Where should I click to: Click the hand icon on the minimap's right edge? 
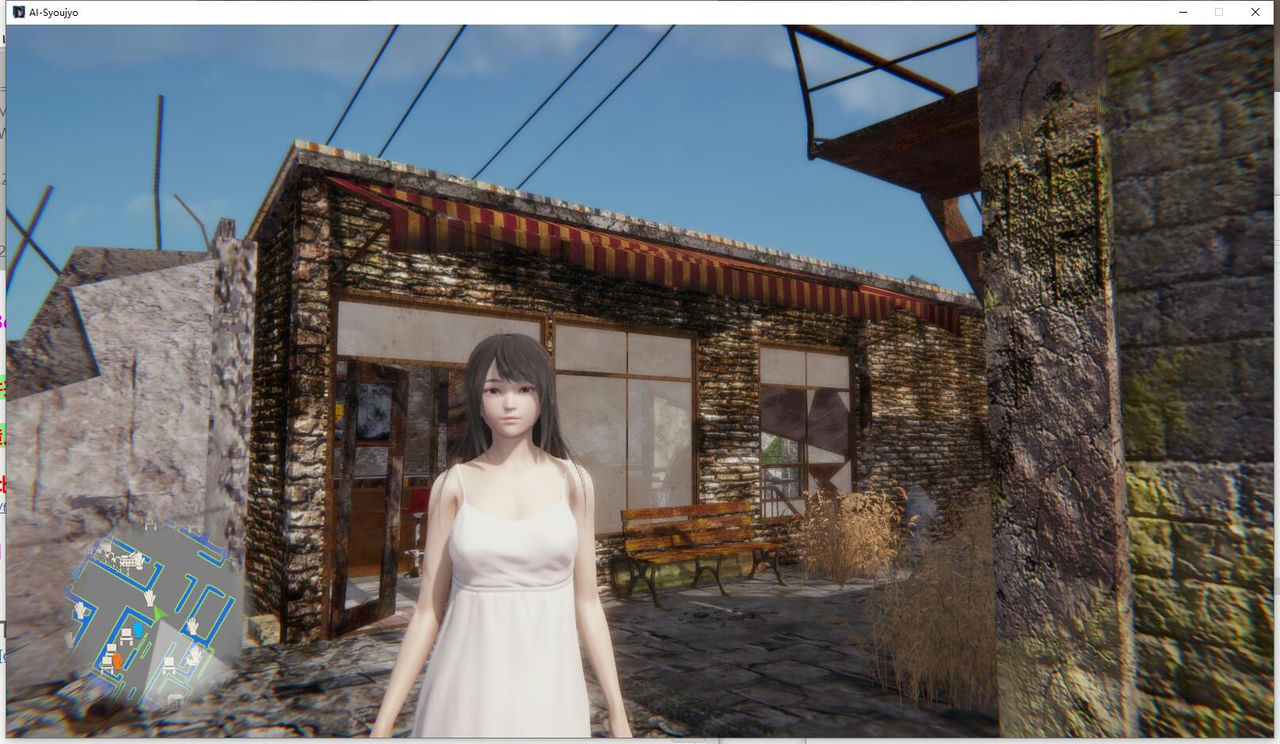pyautogui.click(x=192, y=626)
